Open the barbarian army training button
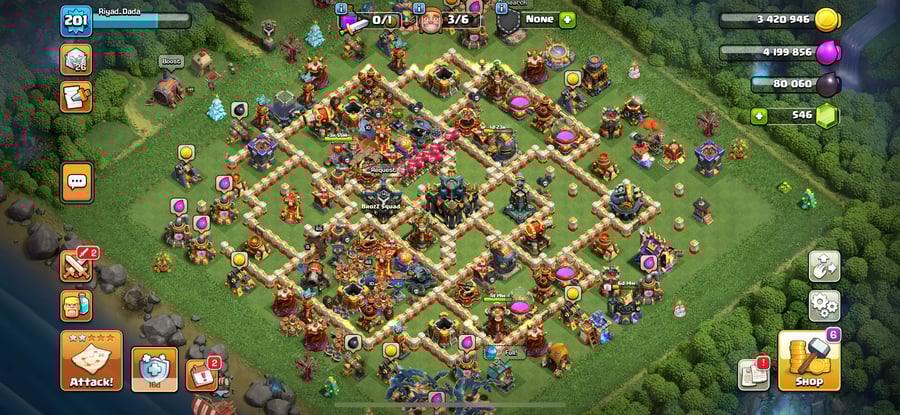900x415 pixels. click(77, 306)
